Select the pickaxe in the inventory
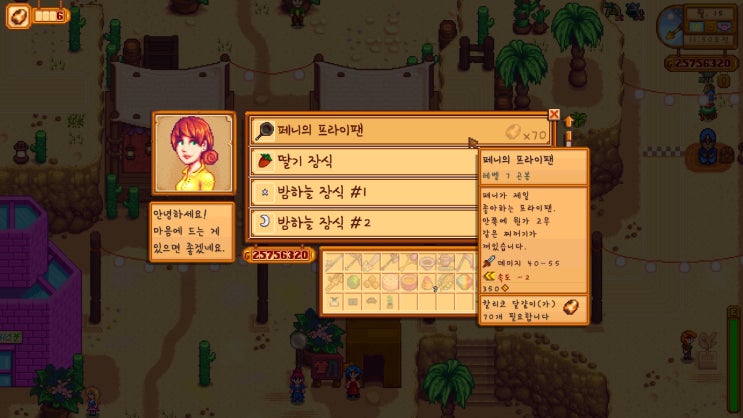 pyautogui.click(x=353, y=262)
